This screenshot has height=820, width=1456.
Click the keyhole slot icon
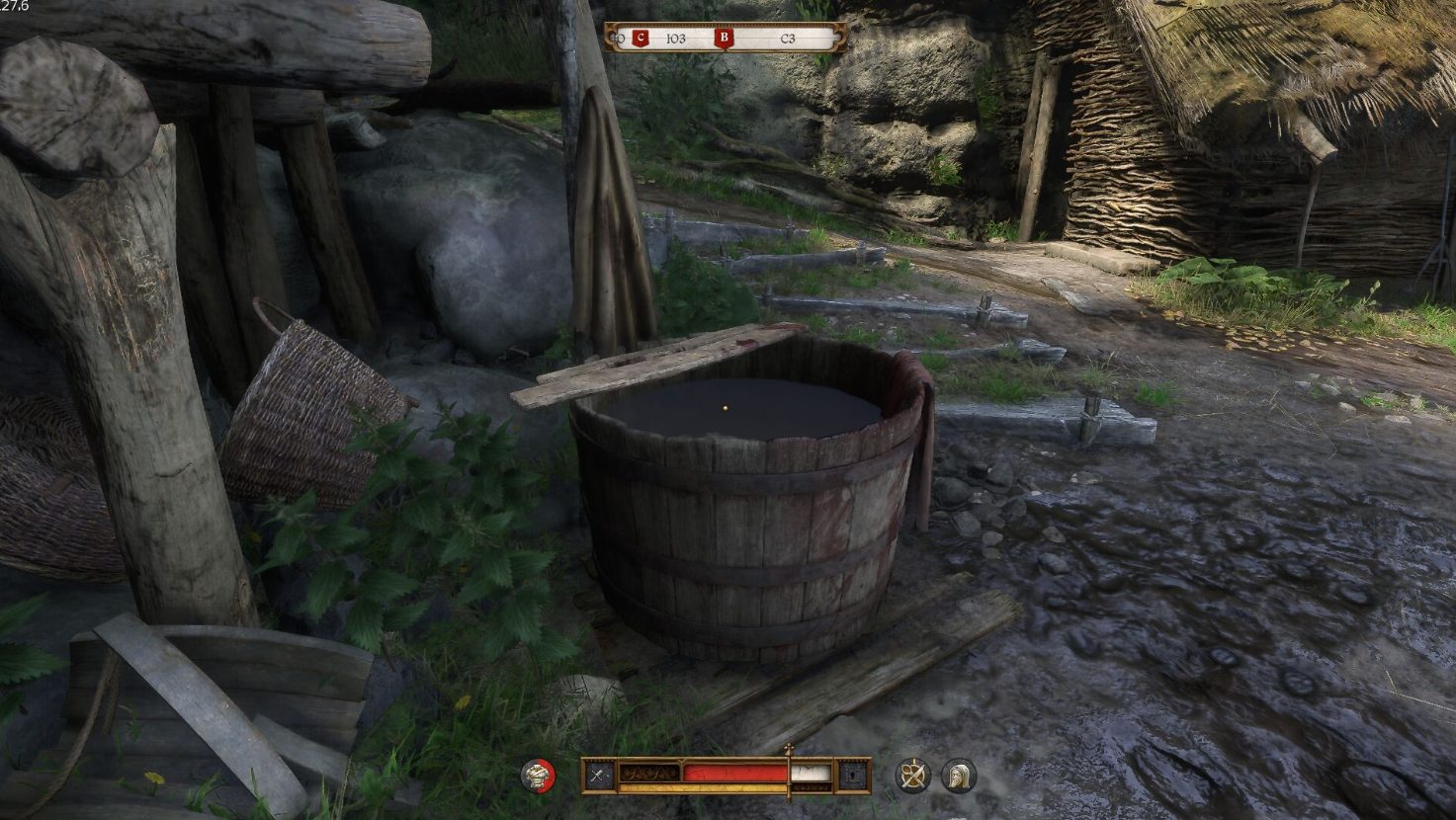click(x=853, y=776)
